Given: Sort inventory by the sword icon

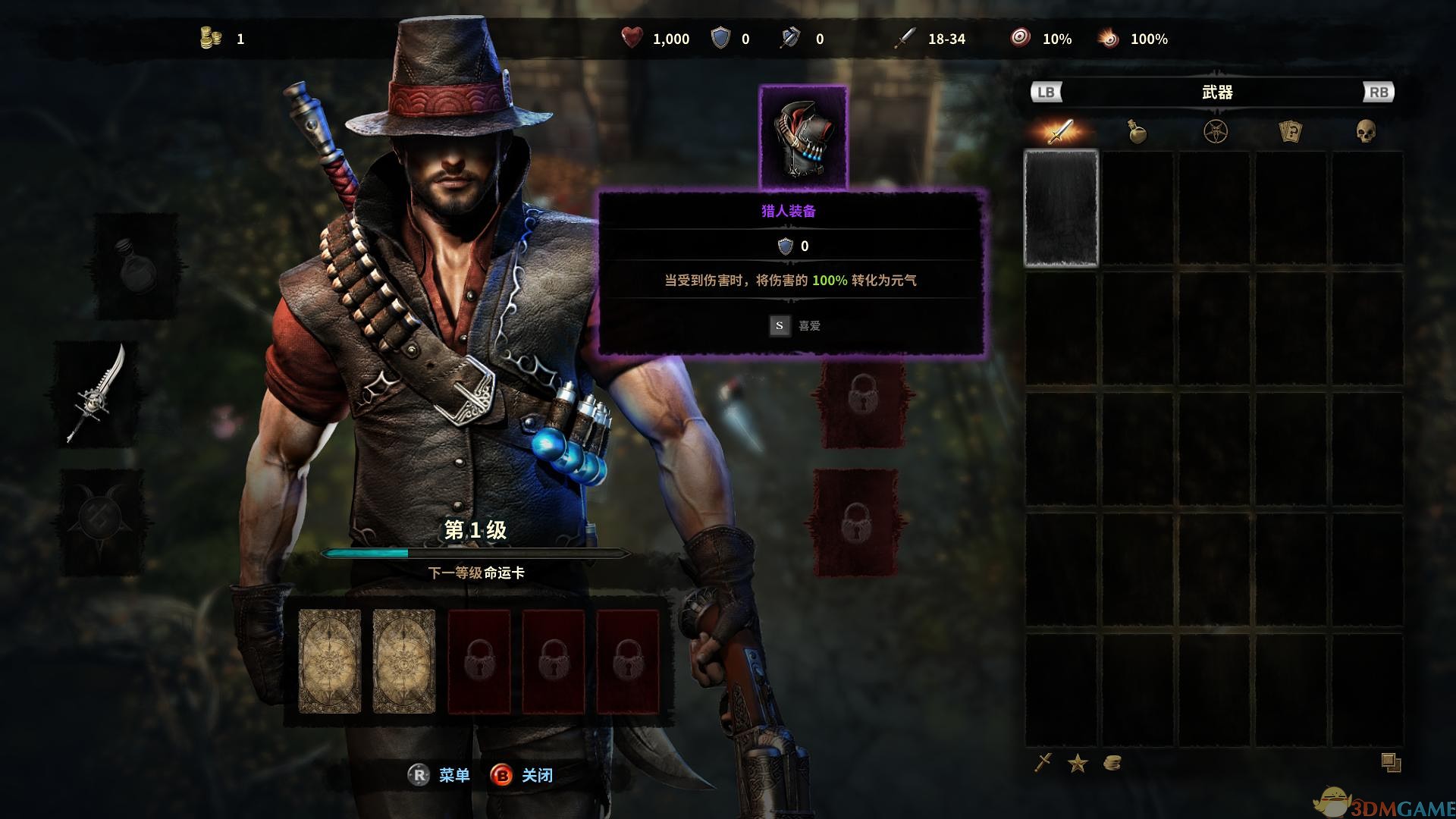Looking at the screenshot, I should [x=1043, y=763].
